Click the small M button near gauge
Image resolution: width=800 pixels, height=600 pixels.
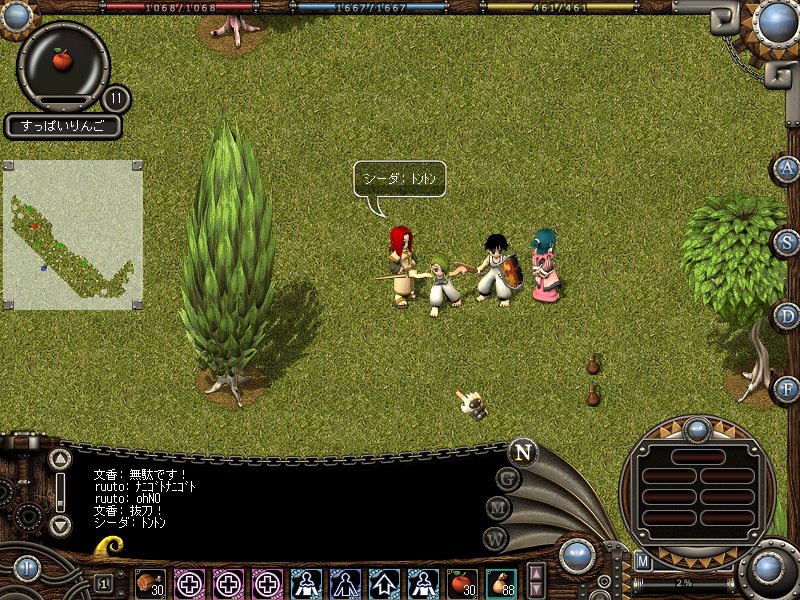[x=643, y=561]
